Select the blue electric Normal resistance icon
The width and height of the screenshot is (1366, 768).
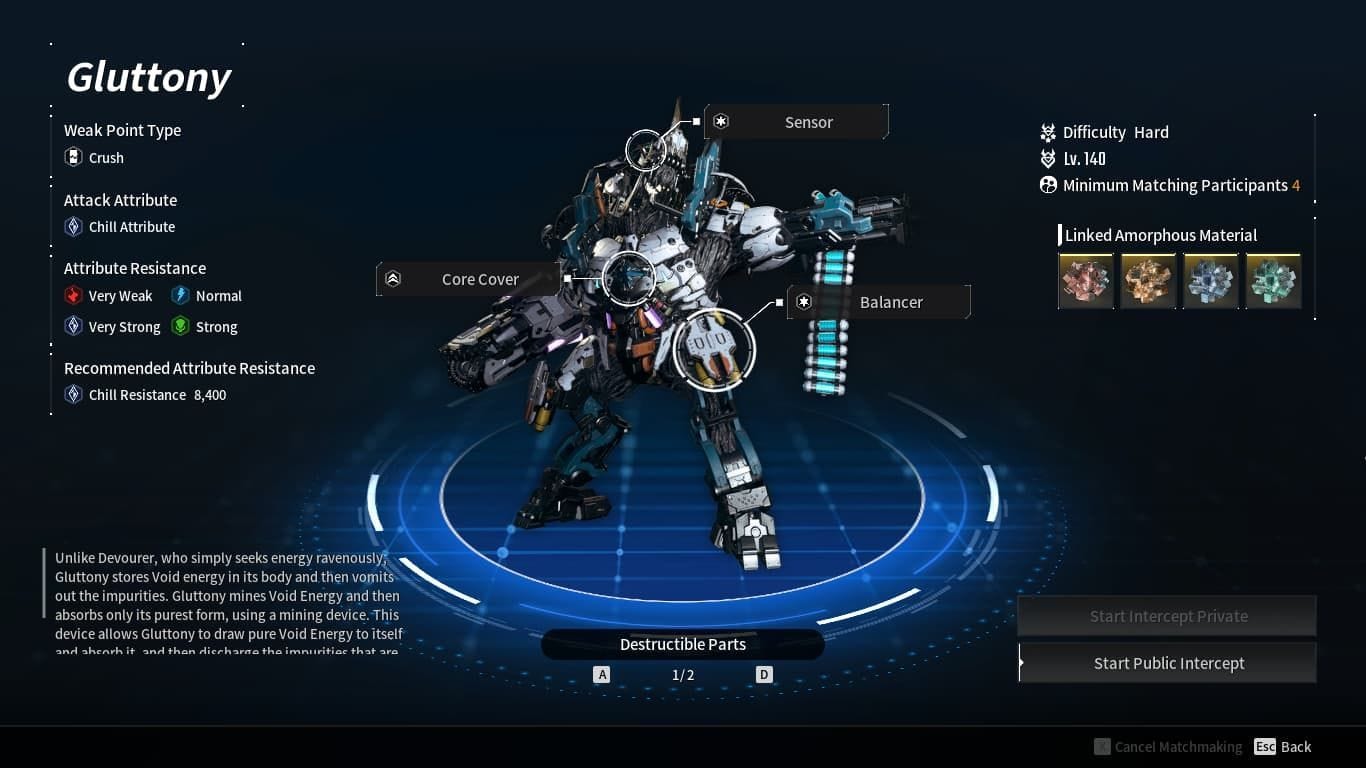tap(180, 295)
